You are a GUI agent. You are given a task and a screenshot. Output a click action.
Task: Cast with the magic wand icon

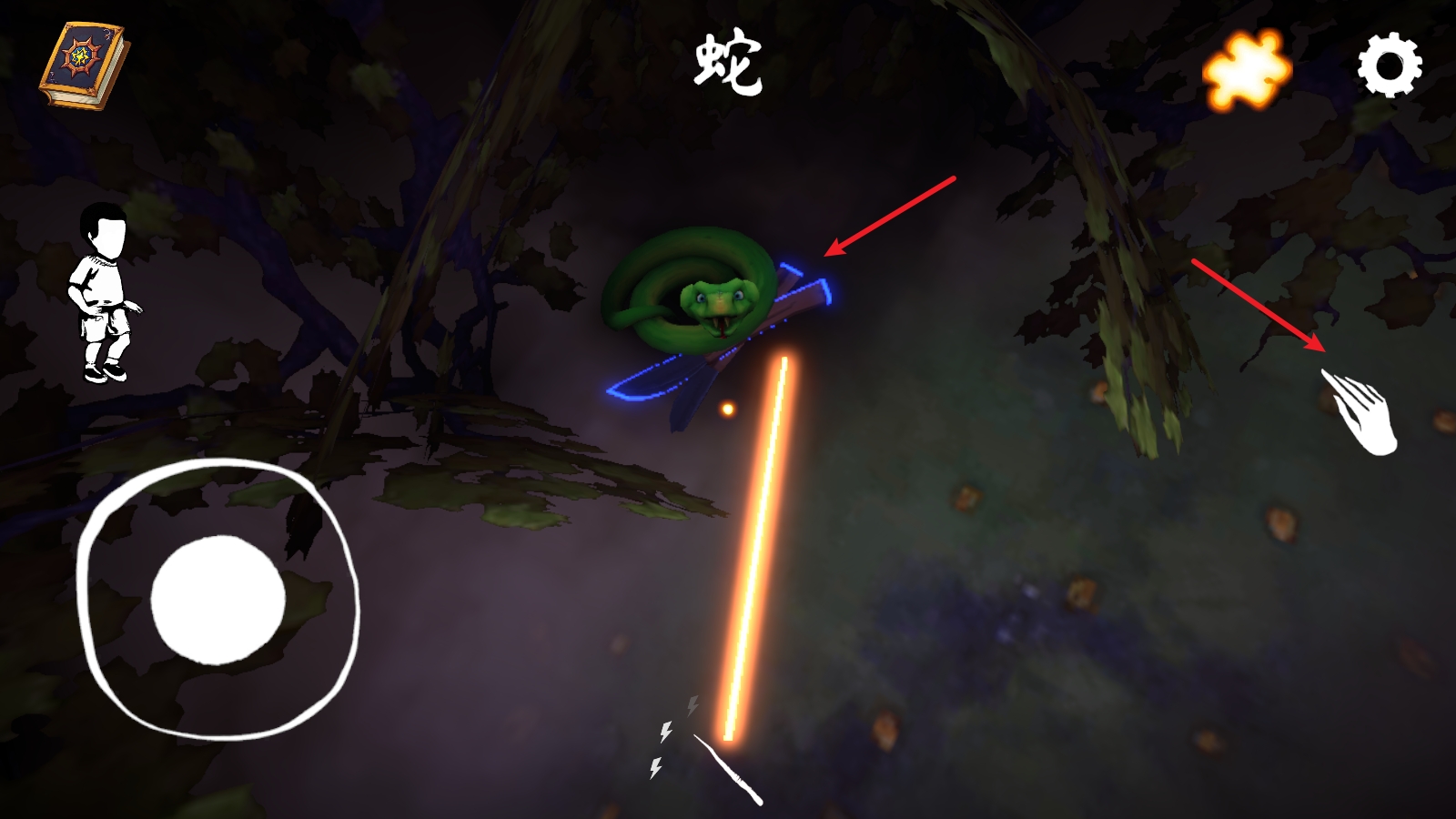726,770
